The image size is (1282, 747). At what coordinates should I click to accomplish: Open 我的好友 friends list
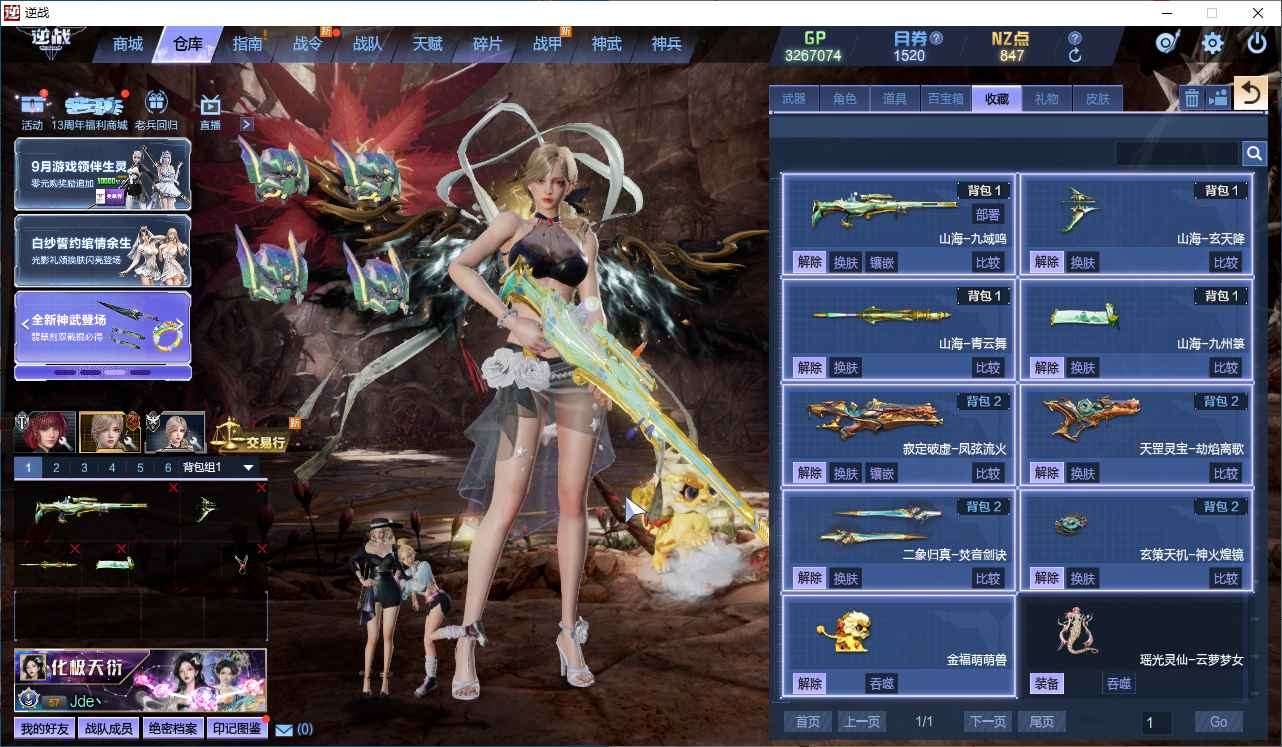click(44, 729)
